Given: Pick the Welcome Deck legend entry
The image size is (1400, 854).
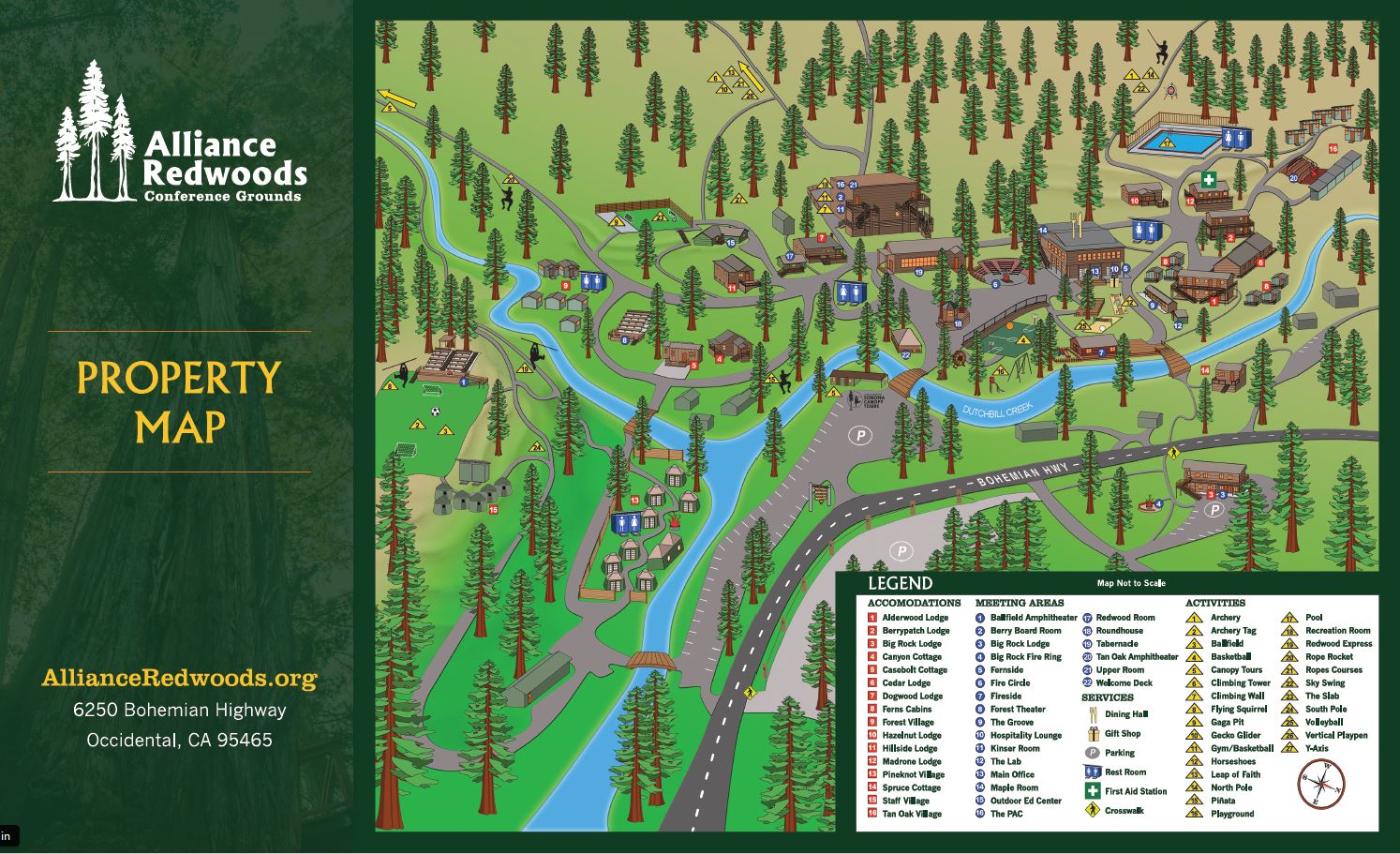Looking at the screenshot, I should (x=1124, y=683).
